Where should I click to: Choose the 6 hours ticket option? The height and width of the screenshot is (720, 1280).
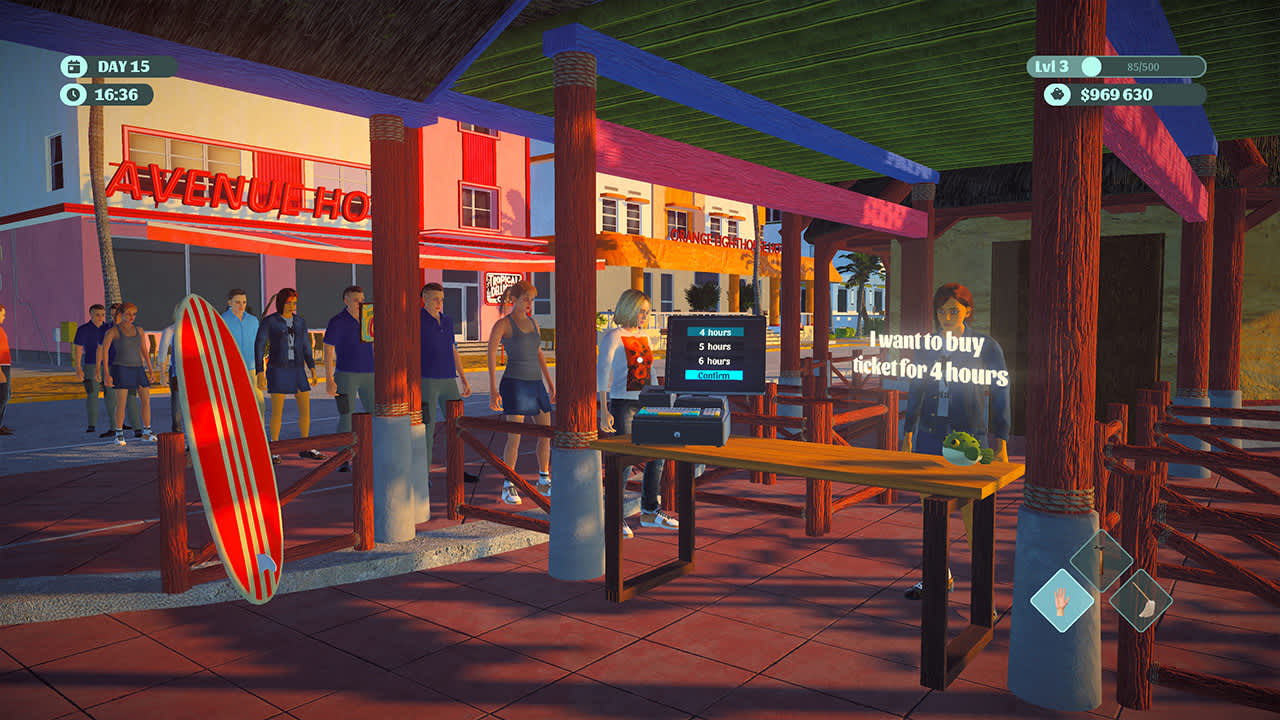point(714,361)
